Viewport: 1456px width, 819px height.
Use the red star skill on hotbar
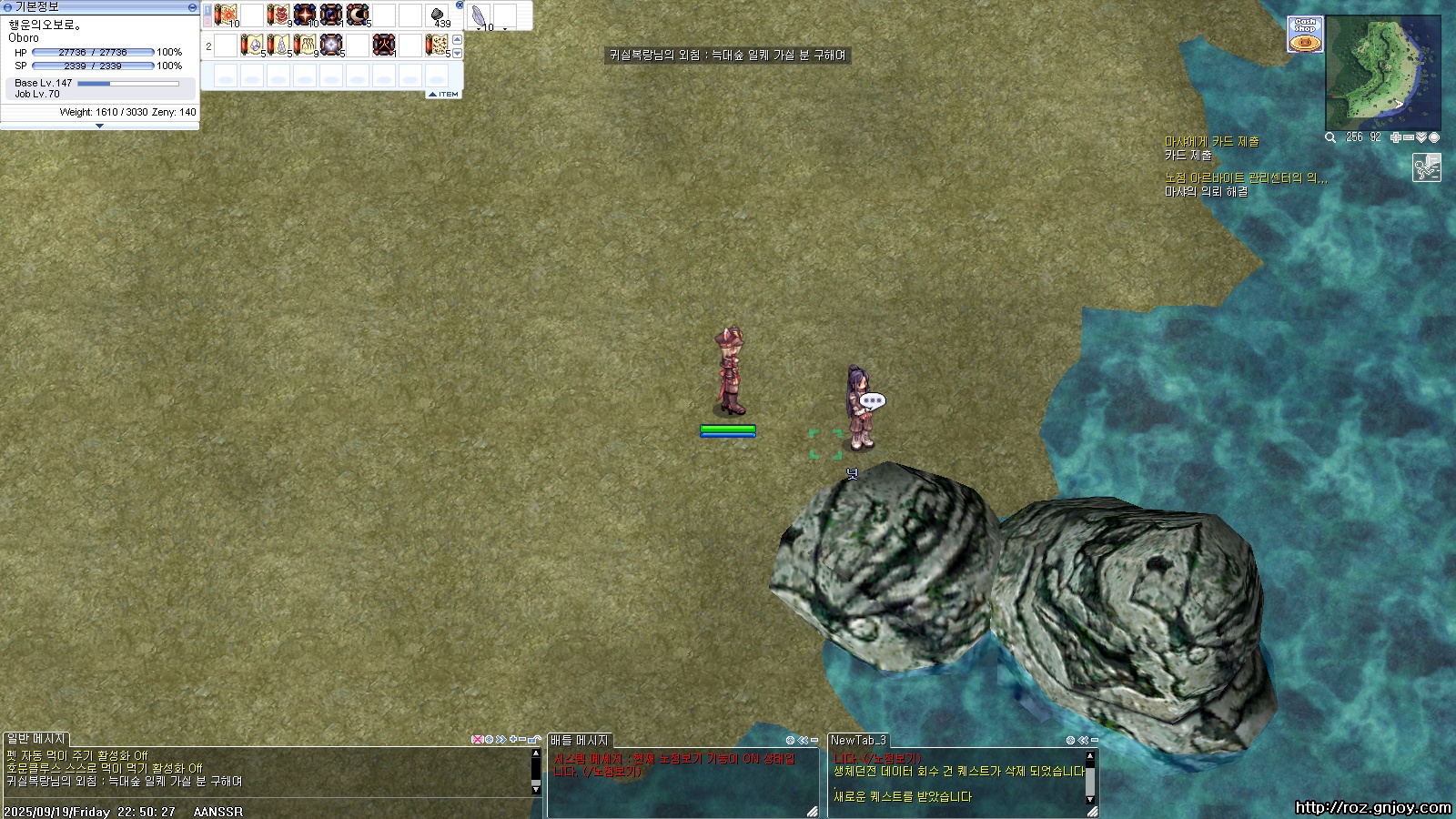pyautogui.click(x=305, y=15)
